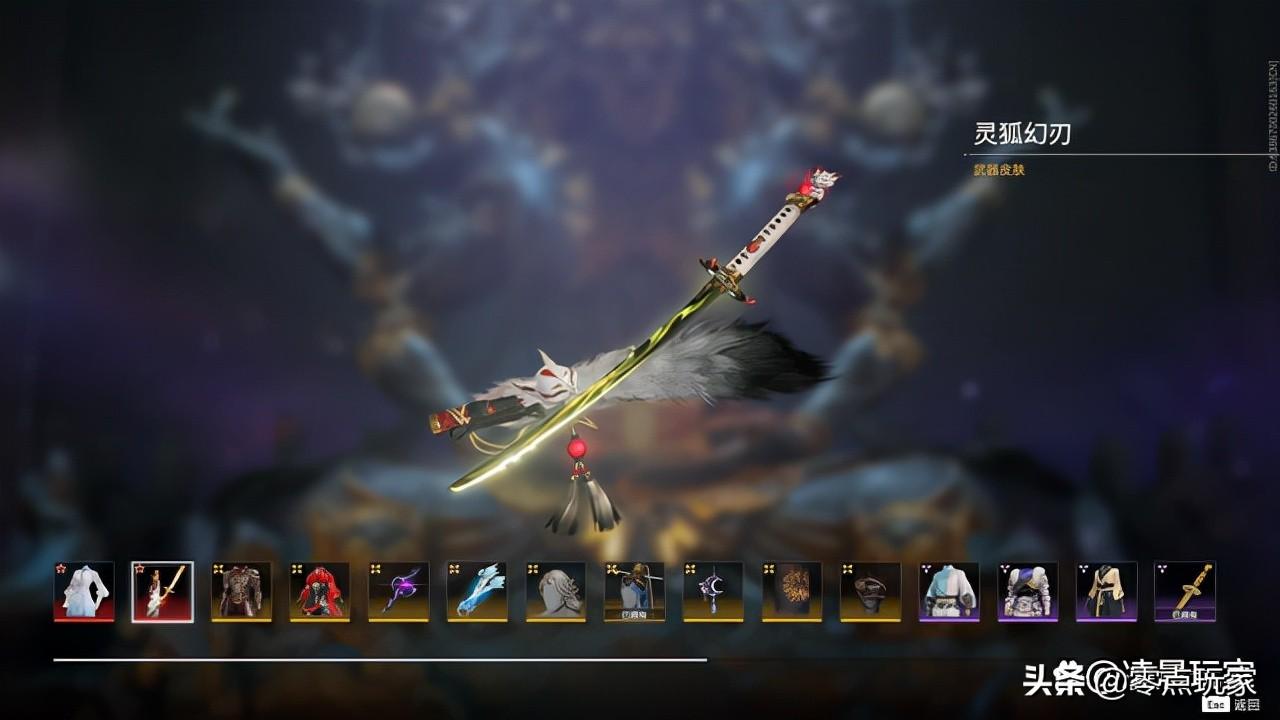Select the dark mask item thumbnail

[871, 591]
